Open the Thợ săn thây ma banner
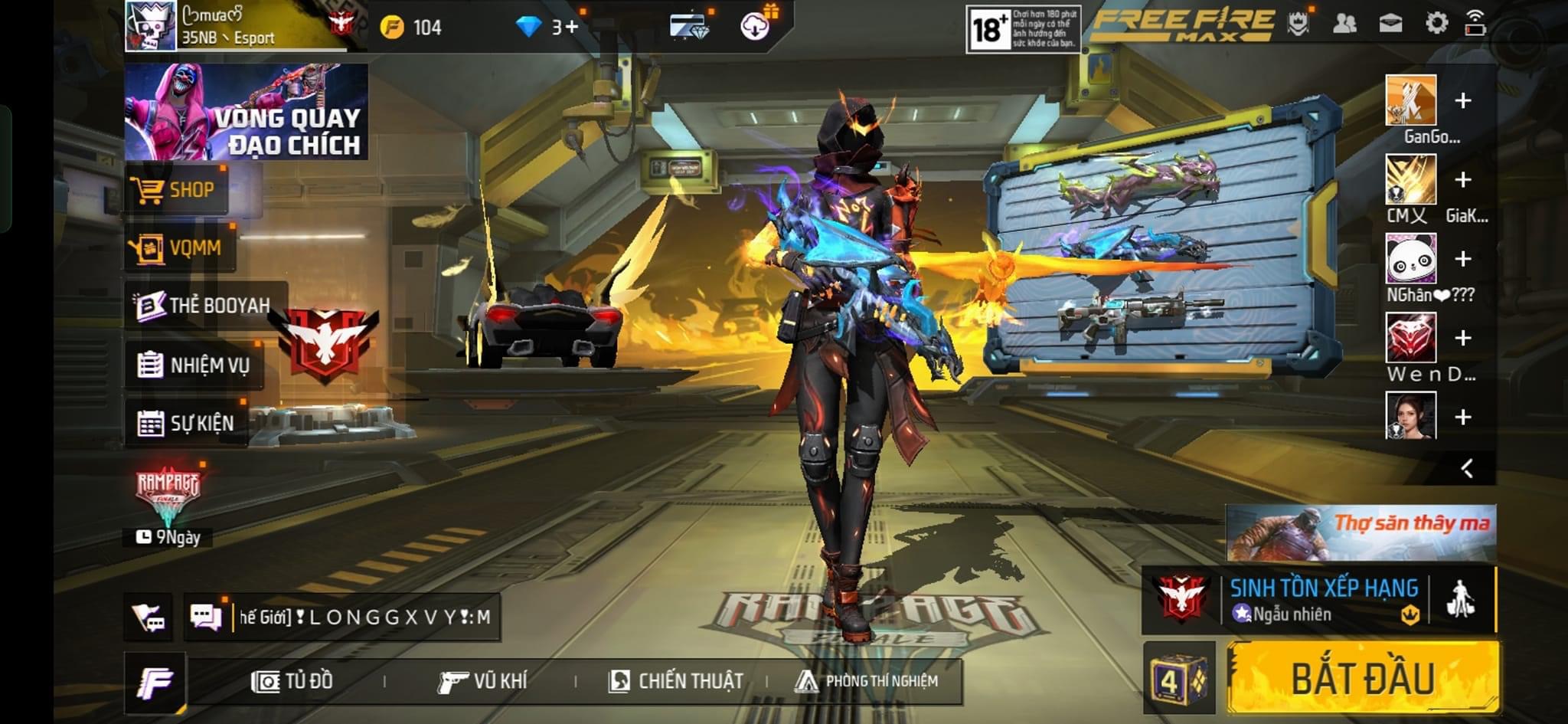Image resolution: width=1568 pixels, height=724 pixels. (x=1361, y=532)
